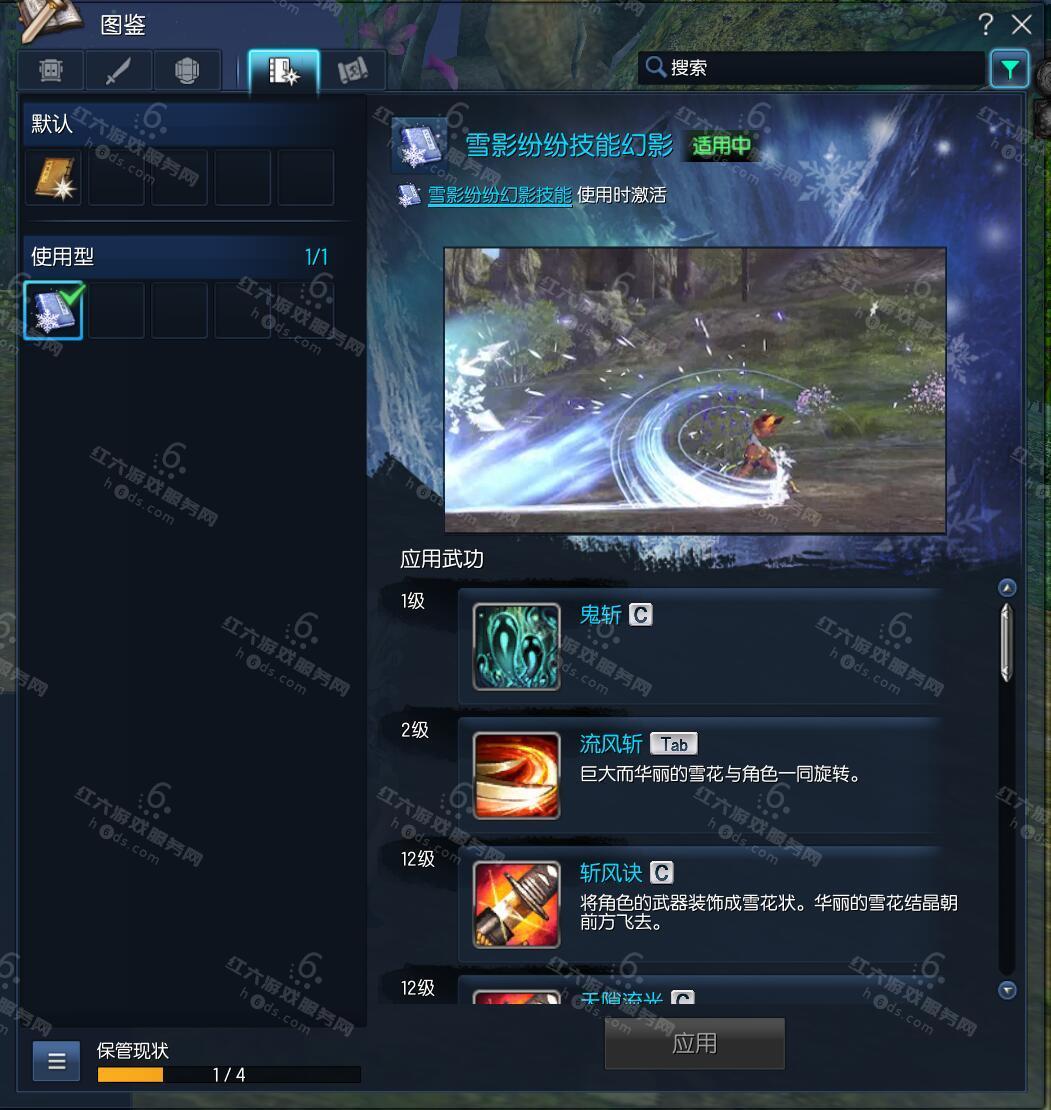
Task: Select the default golden book slot
Action: (x=54, y=178)
